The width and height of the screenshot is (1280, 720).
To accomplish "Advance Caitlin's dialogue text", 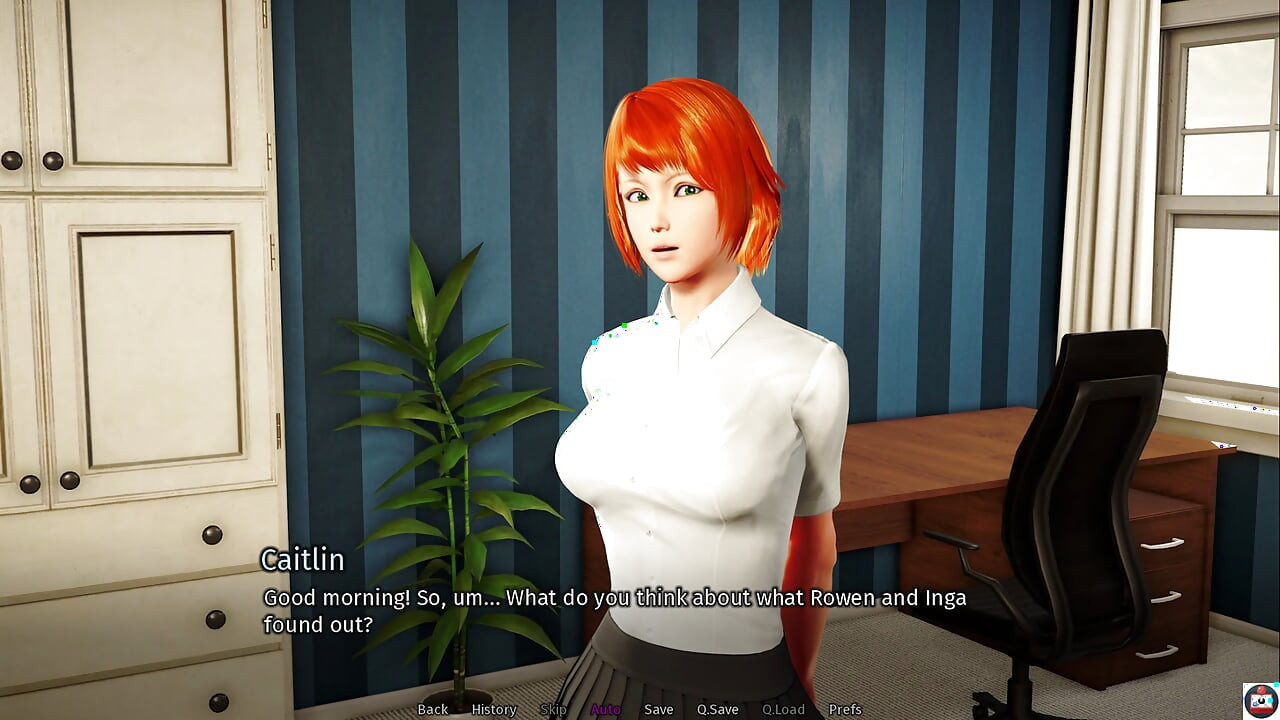I will coord(614,611).
